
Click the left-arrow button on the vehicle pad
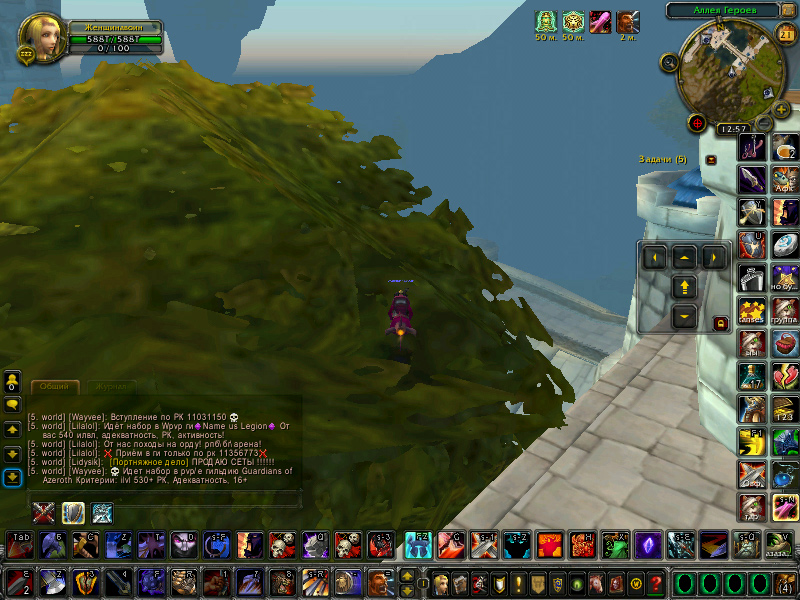coord(655,258)
